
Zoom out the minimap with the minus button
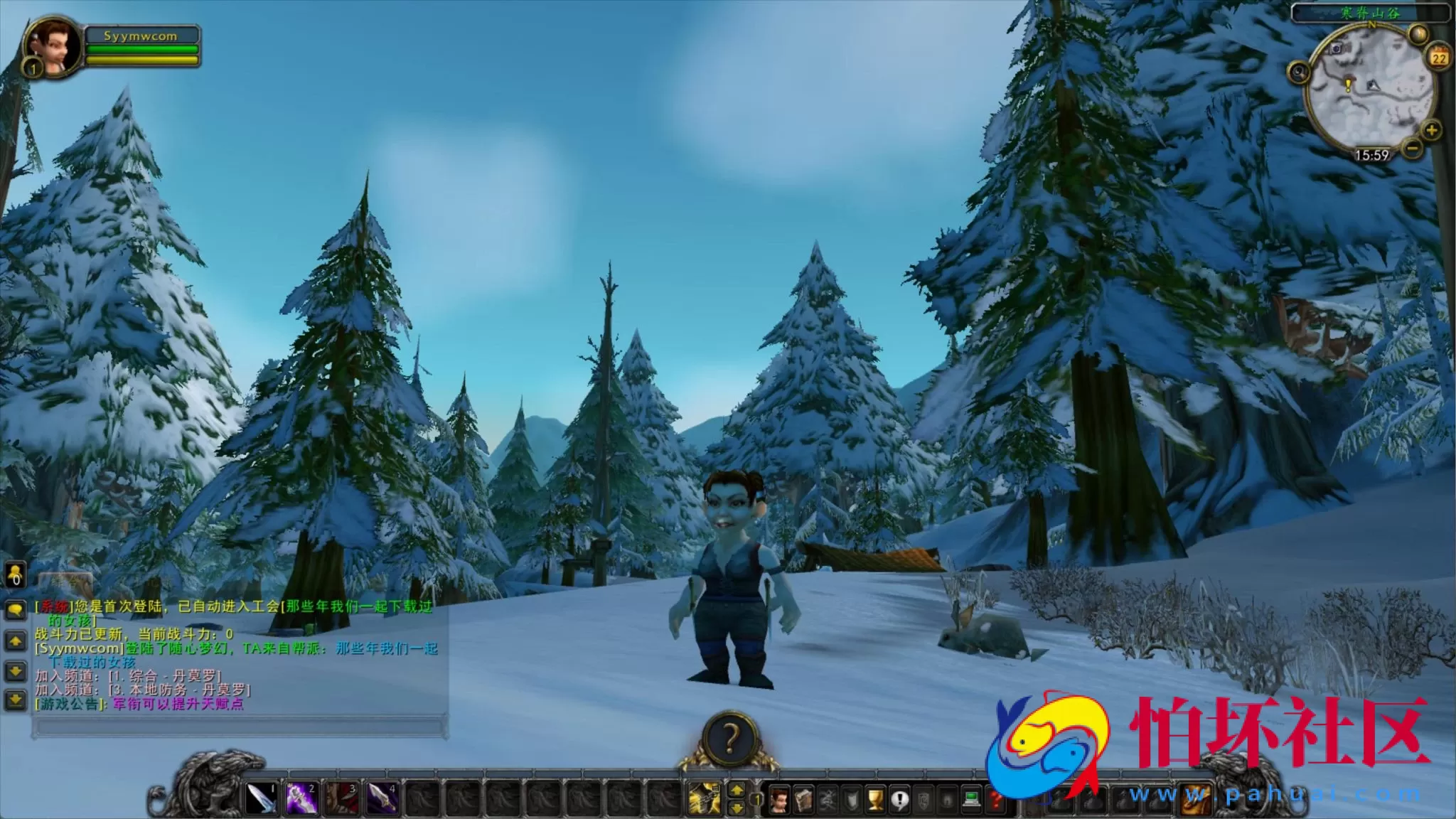pos(1413,148)
